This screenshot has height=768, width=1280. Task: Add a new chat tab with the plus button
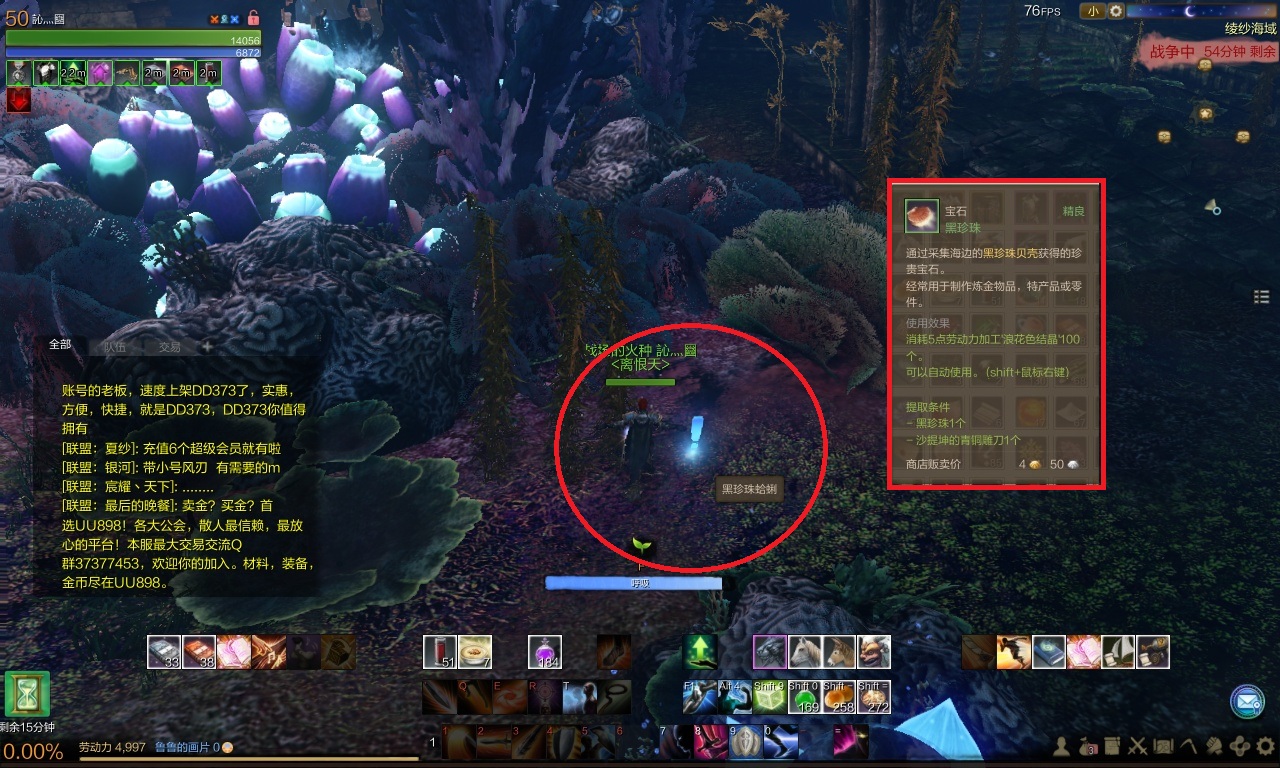click(207, 346)
